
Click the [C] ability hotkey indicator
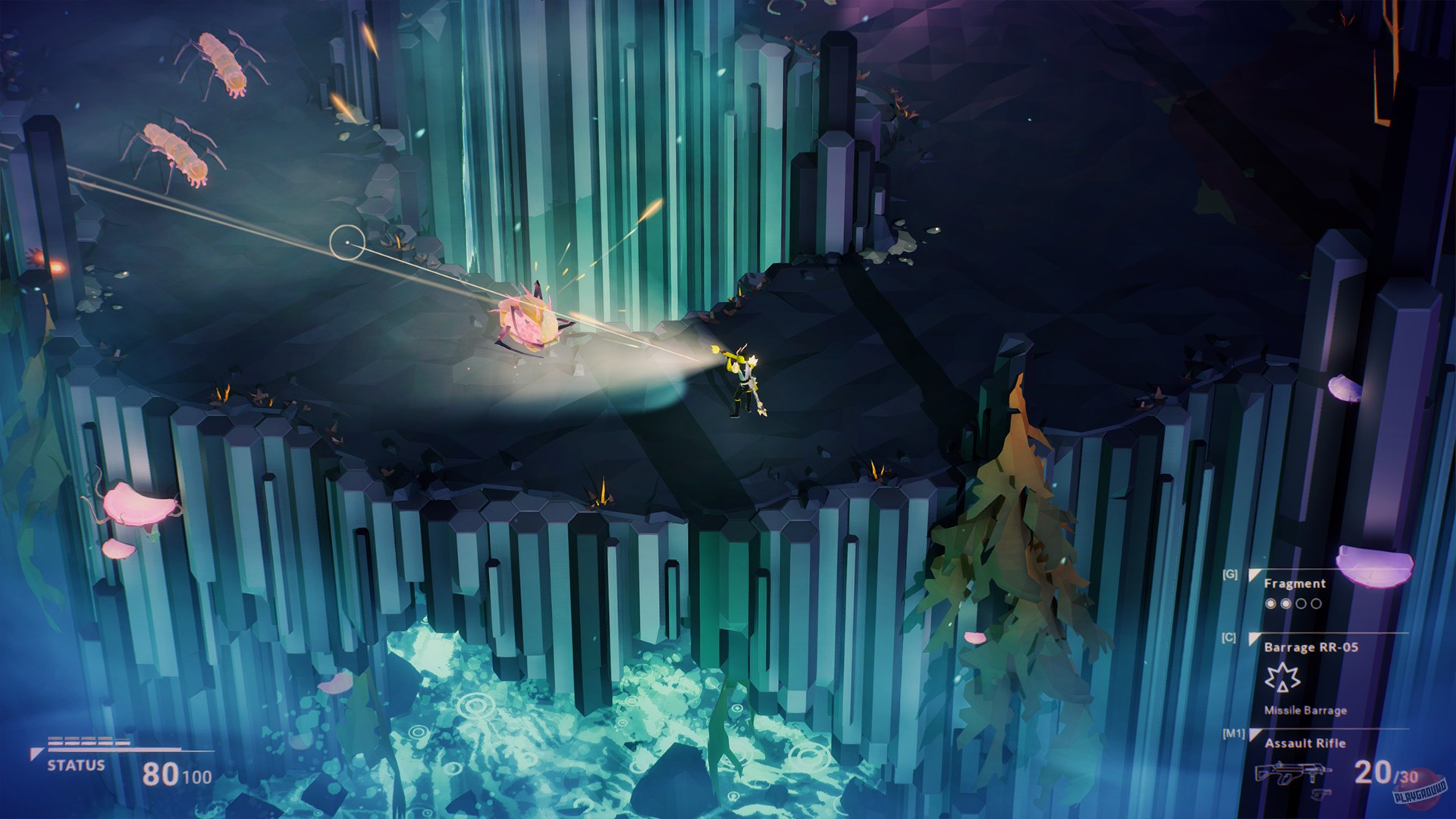click(1229, 638)
